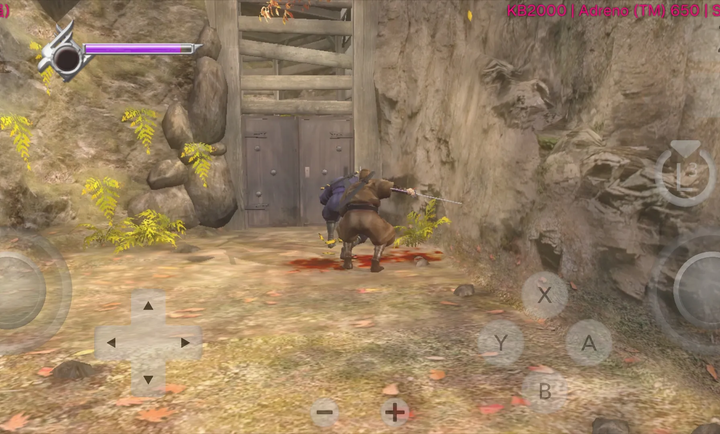Click the L3 stick button

click(685, 173)
